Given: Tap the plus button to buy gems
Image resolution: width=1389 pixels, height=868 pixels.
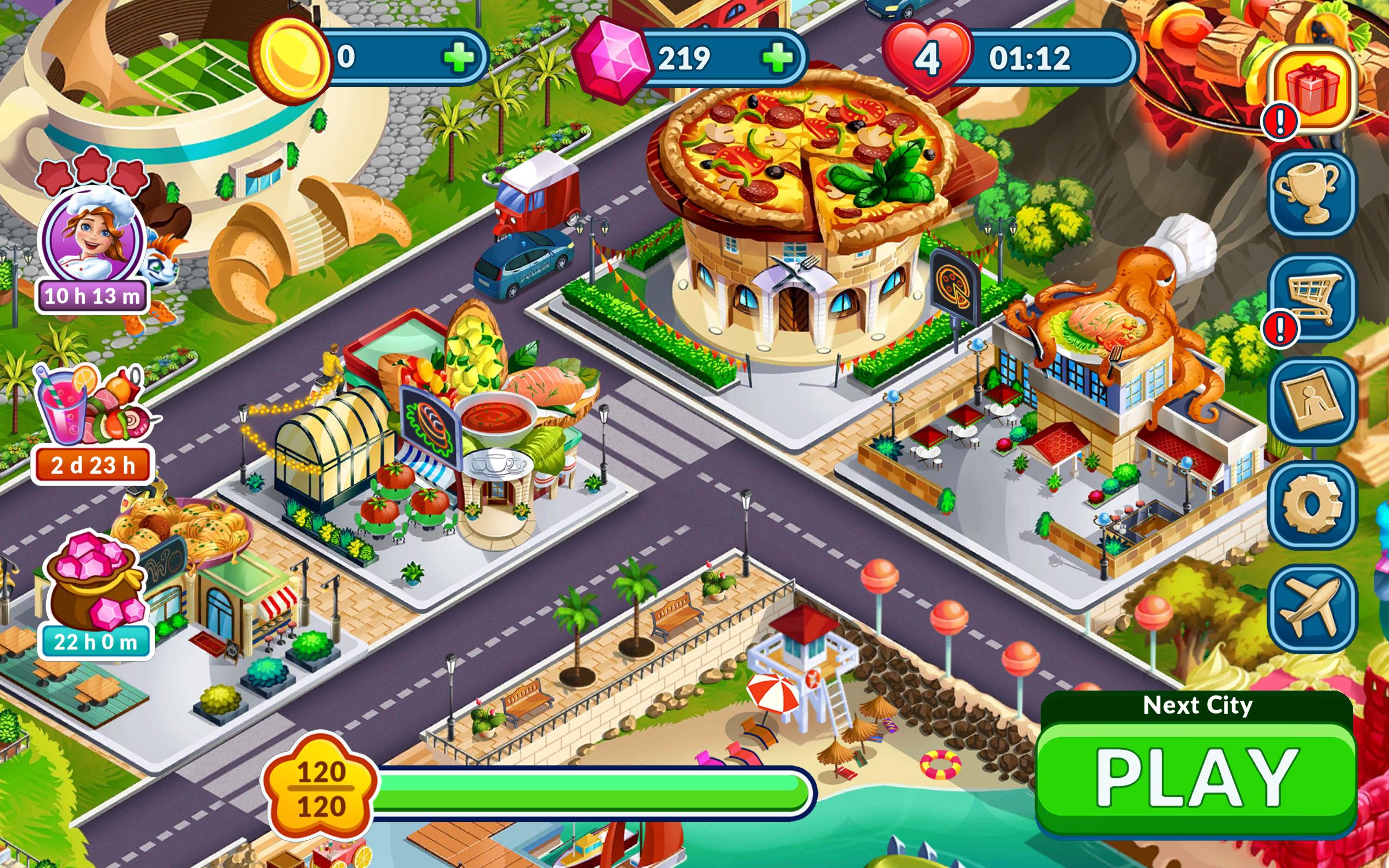Looking at the screenshot, I should pyautogui.click(x=780, y=58).
